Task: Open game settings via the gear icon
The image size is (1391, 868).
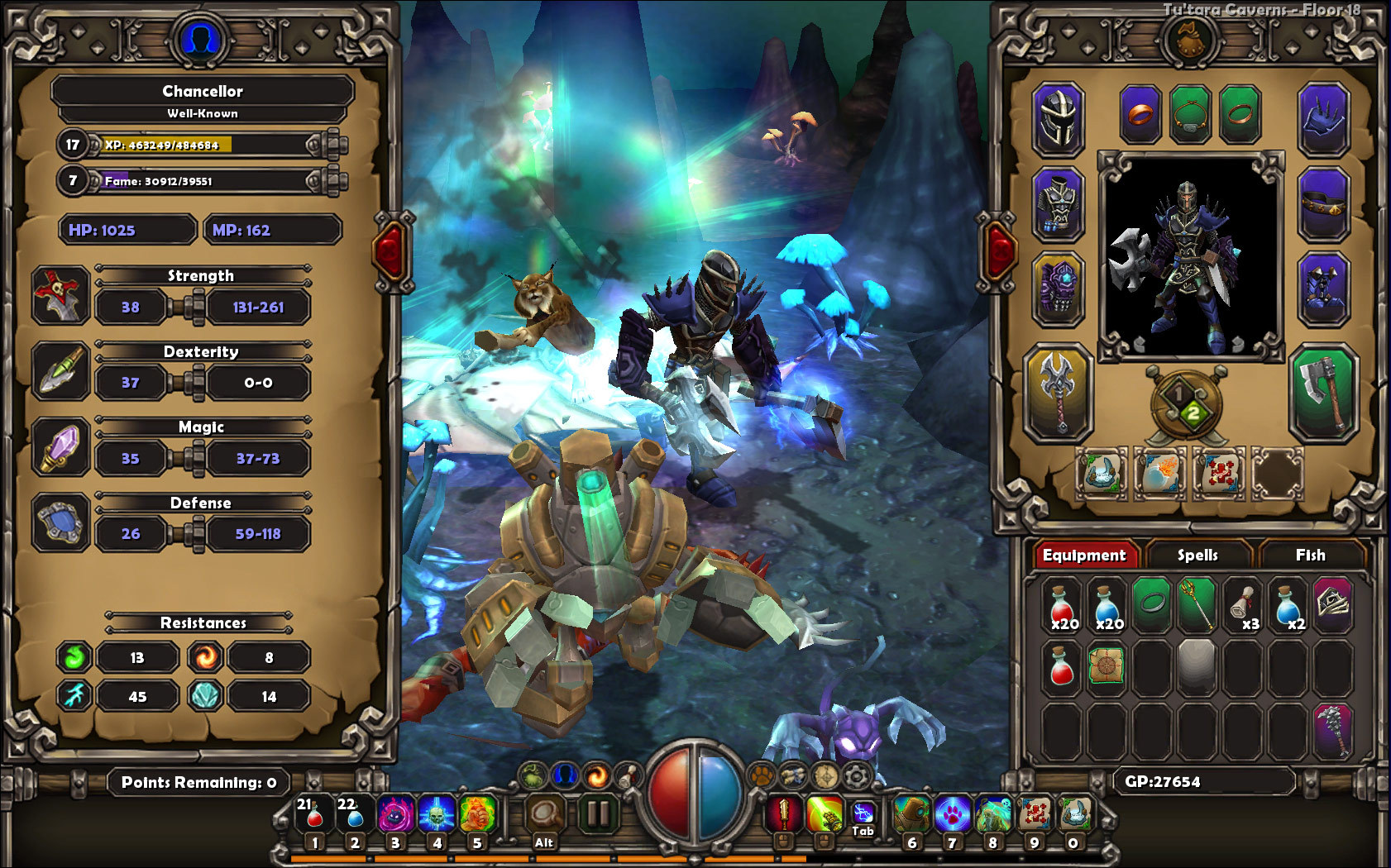Action: 855,775
